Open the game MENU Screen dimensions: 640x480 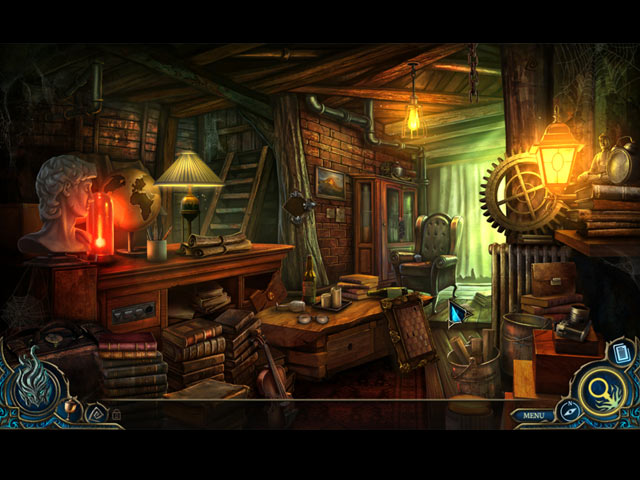pos(533,415)
